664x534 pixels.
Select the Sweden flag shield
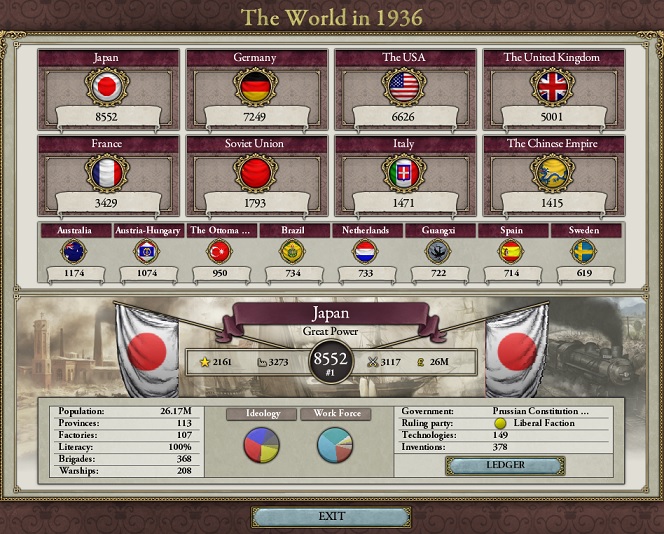(584, 251)
